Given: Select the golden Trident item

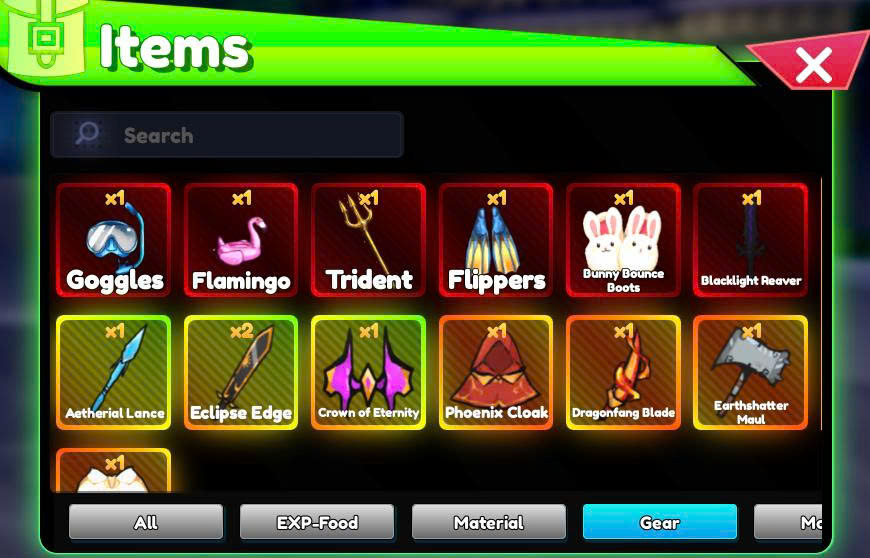Looking at the screenshot, I should click(369, 240).
